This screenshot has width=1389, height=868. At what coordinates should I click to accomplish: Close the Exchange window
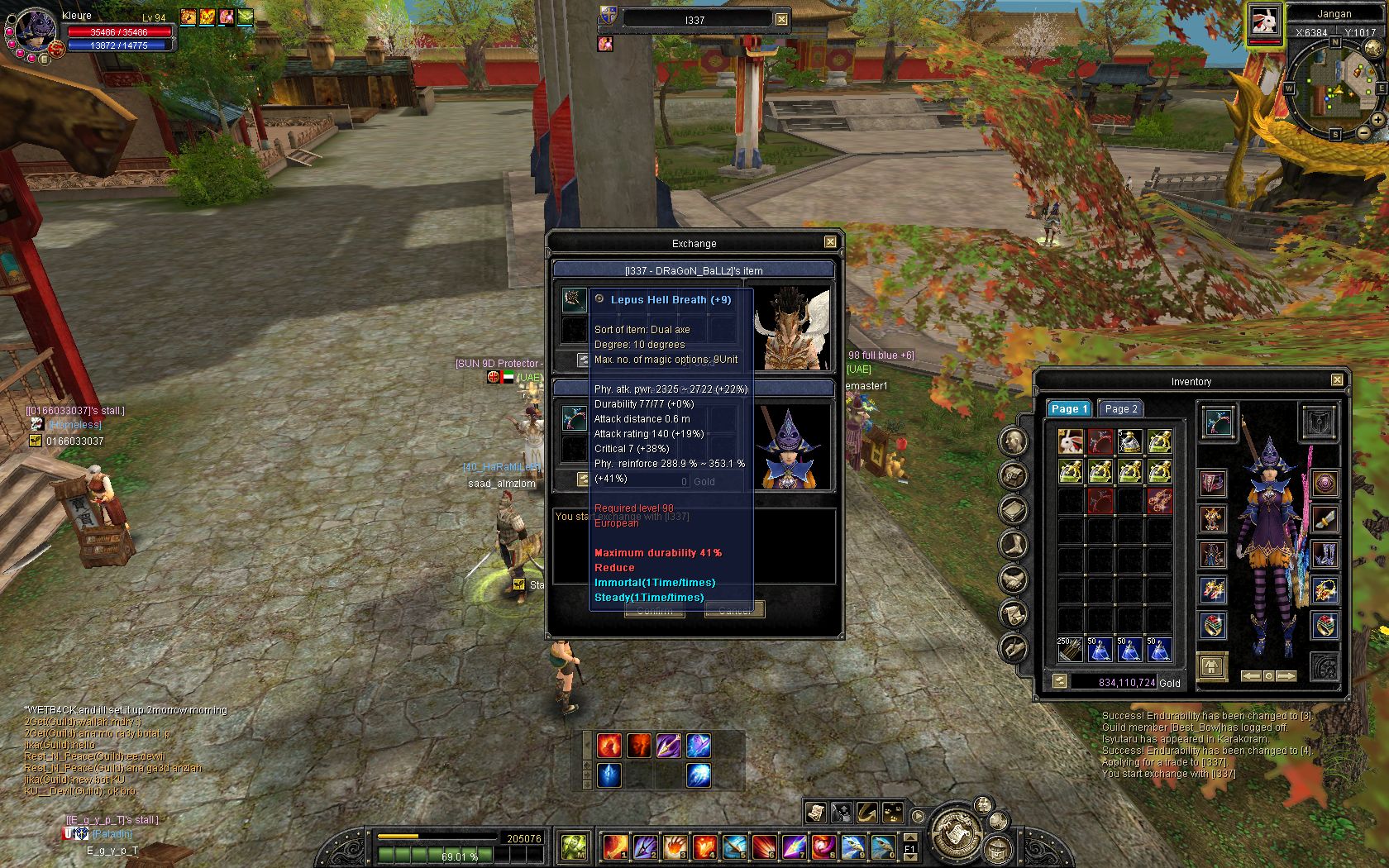[830, 242]
